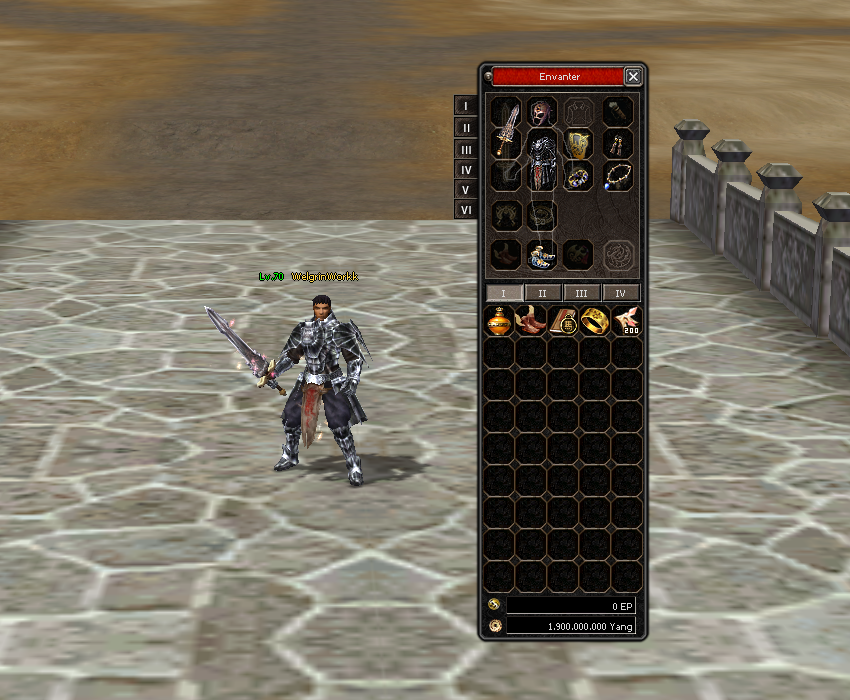Open horizontal inventory page tab IV
Screen dimensions: 850x700
pyautogui.click(x=621, y=293)
